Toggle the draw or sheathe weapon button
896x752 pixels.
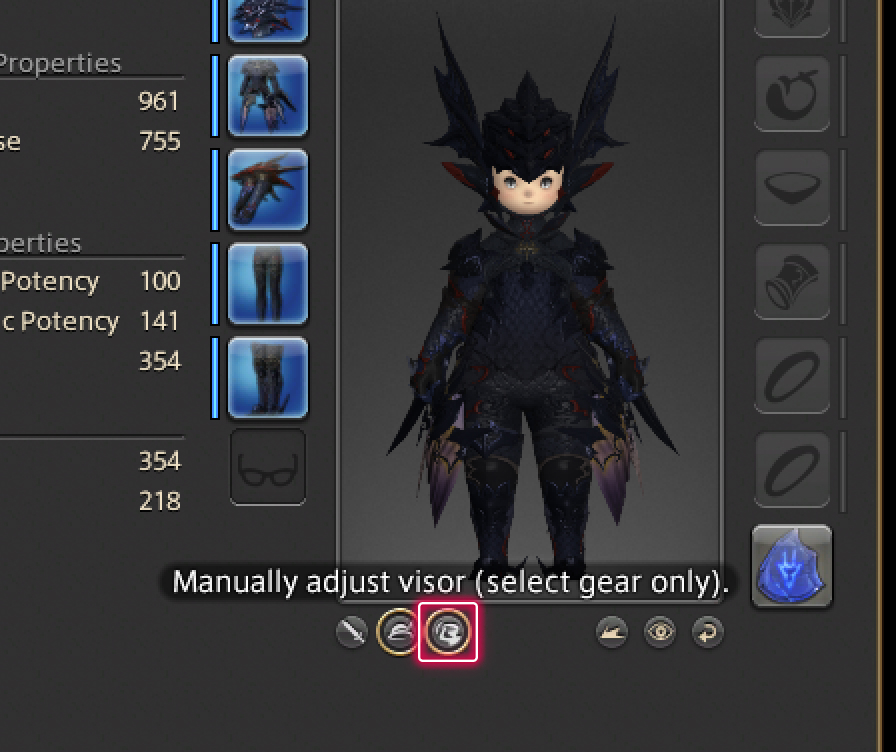click(x=352, y=632)
